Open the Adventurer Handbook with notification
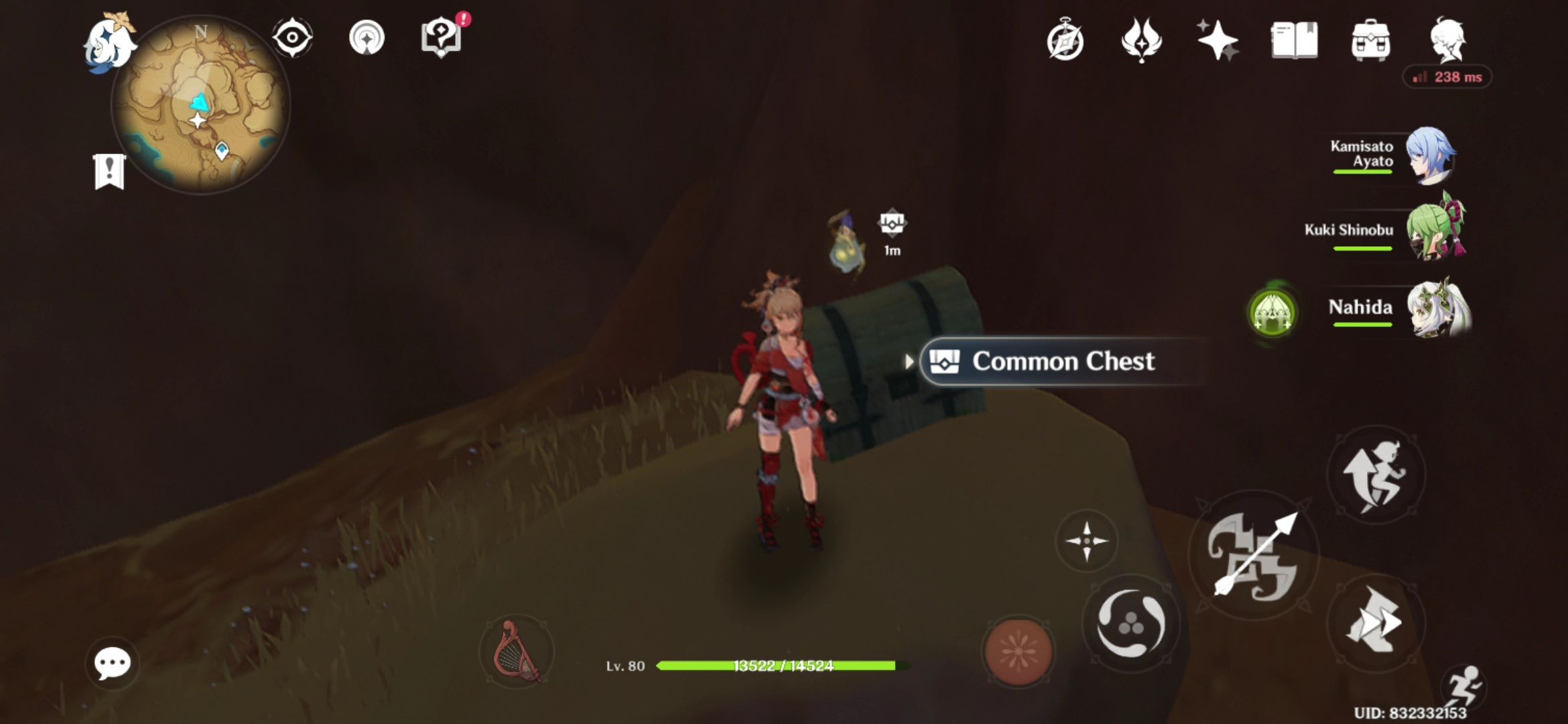 tap(440, 38)
